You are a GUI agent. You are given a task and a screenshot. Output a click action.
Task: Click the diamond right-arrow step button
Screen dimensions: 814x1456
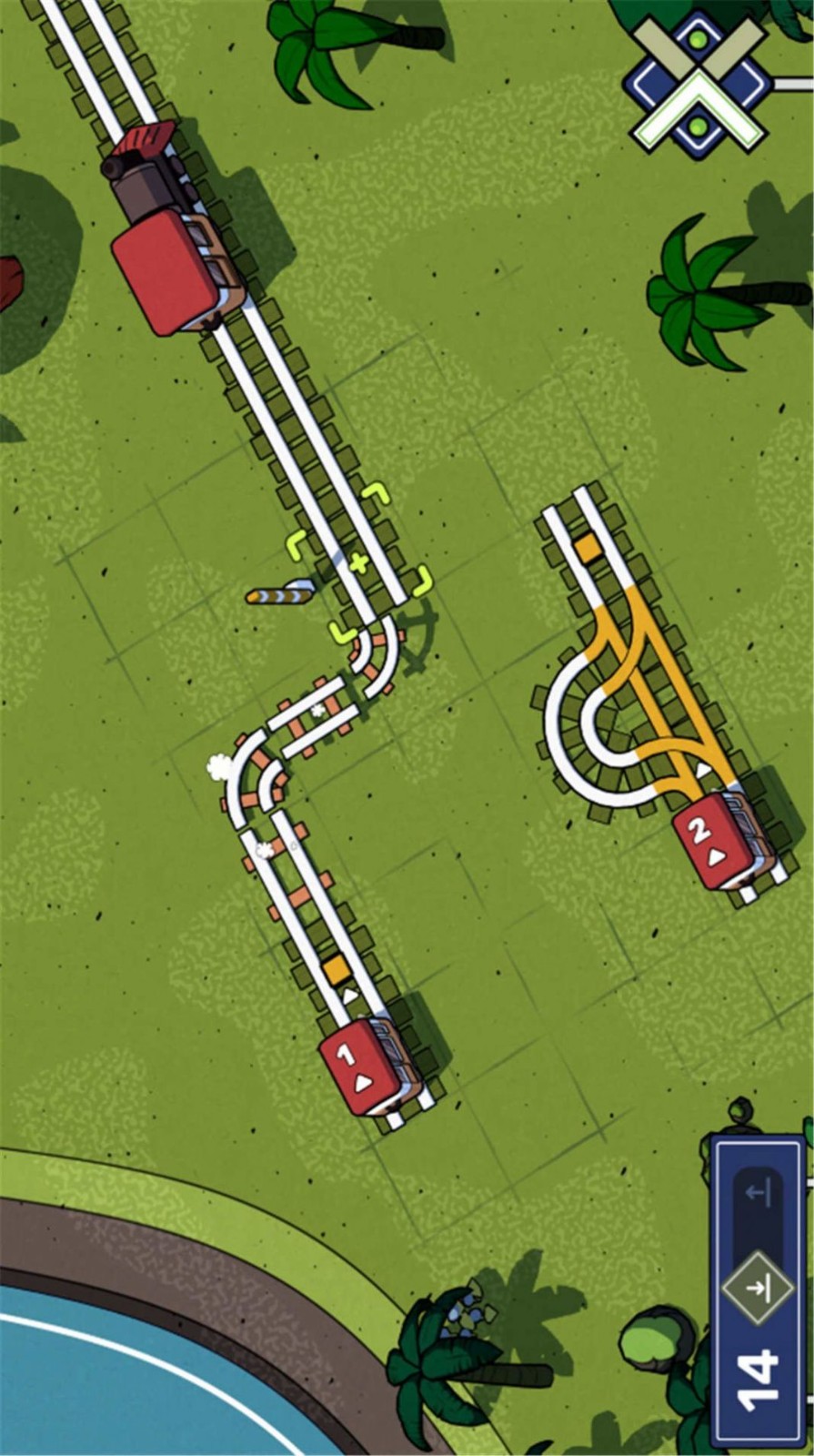click(759, 1288)
